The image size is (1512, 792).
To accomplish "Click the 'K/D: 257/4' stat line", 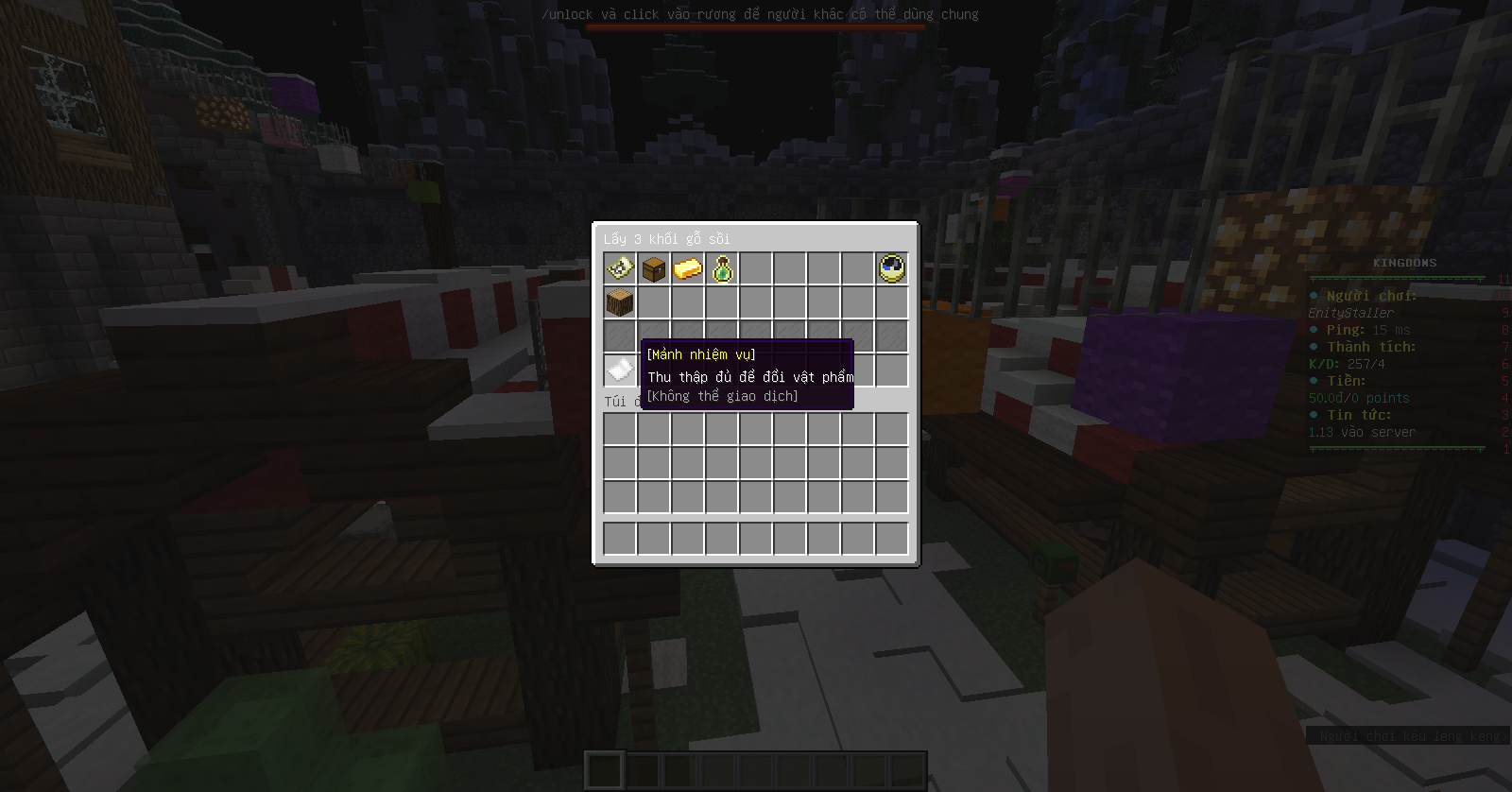I will tap(1349, 363).
